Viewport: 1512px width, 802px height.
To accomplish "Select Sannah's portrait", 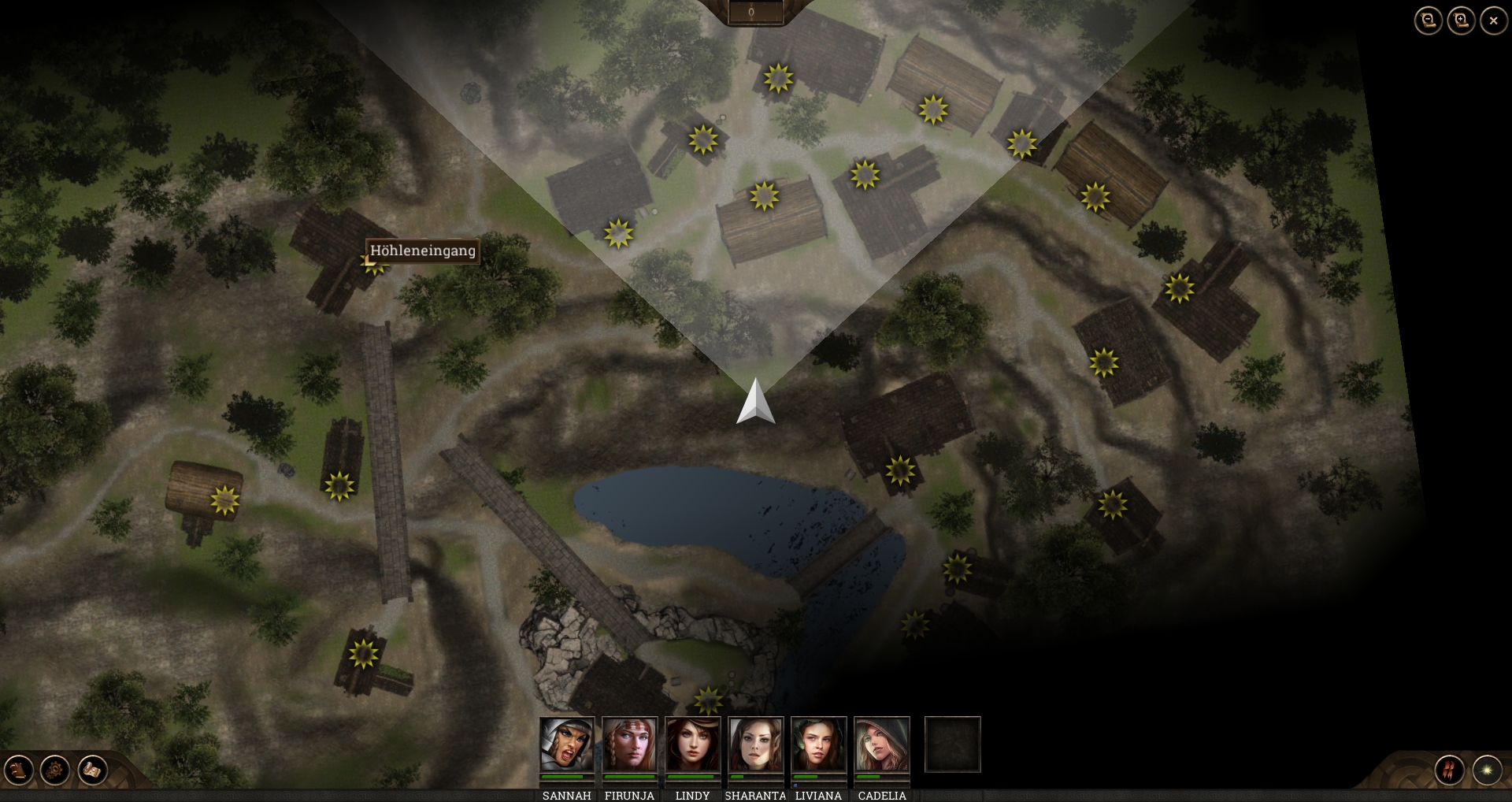I will (567, 744).
